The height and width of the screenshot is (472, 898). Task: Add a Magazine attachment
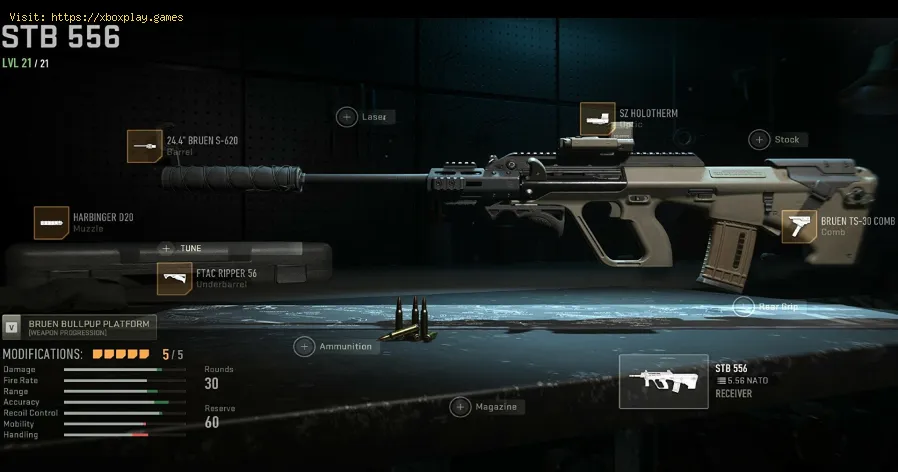click(x=460, y=407)
